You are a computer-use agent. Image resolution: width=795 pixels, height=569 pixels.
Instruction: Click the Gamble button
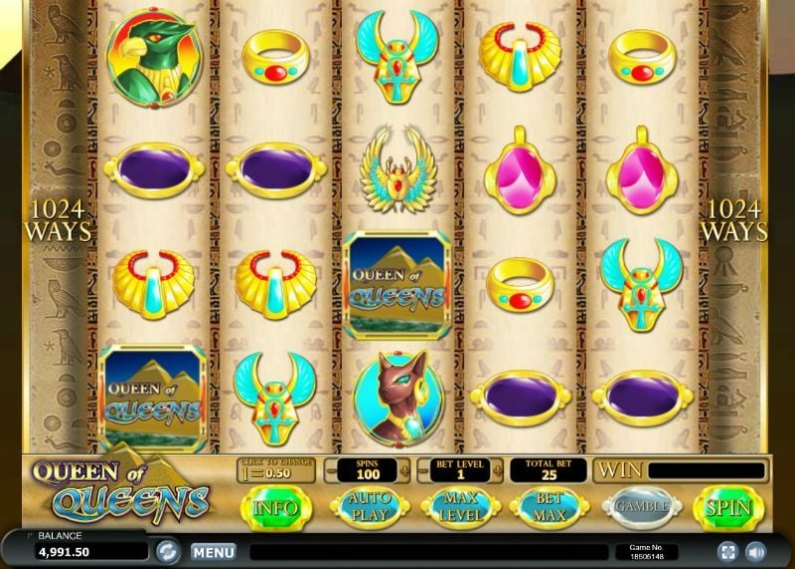coord(641,508)
